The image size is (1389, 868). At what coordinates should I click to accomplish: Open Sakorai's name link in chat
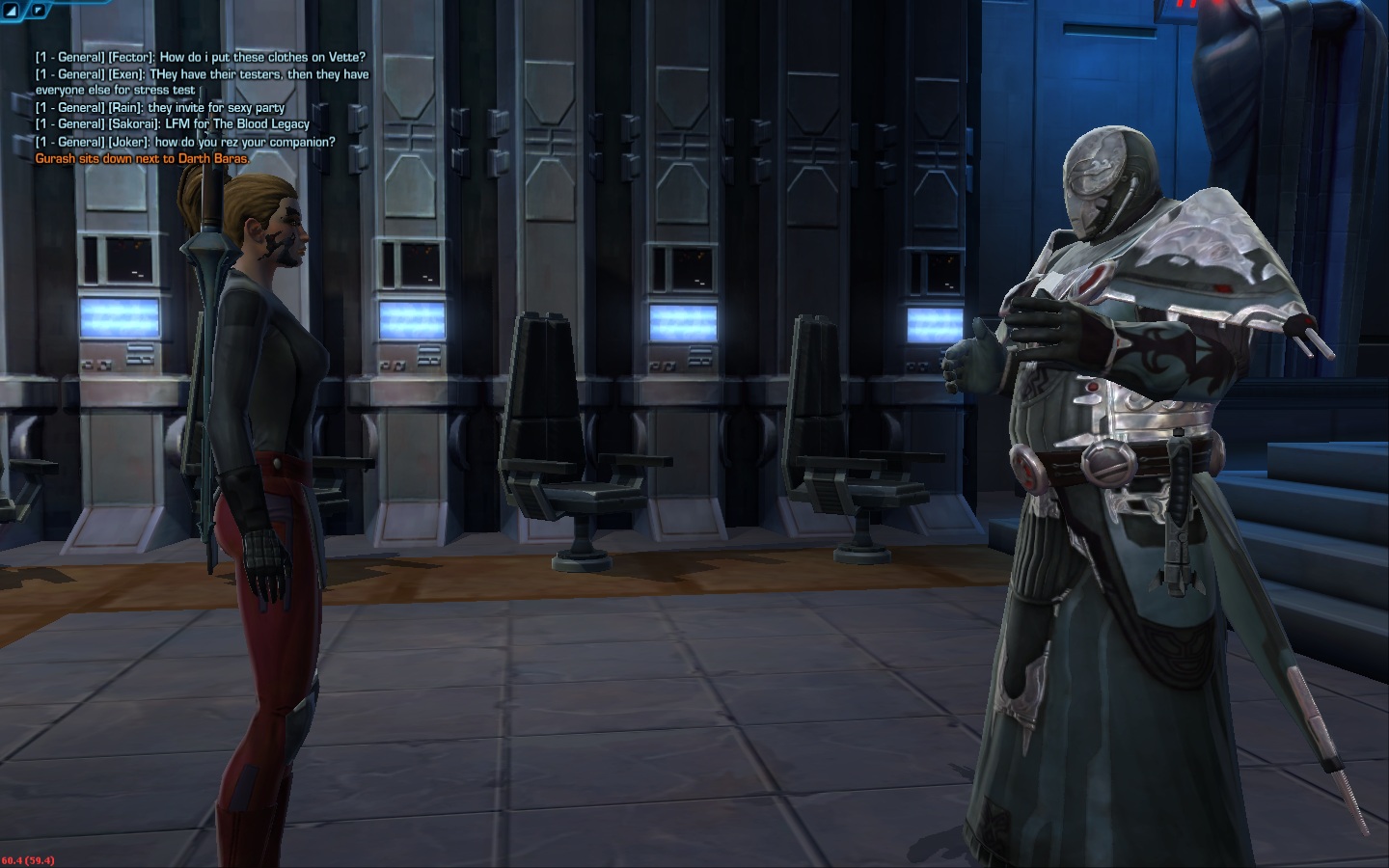click(x=134, y=124)
